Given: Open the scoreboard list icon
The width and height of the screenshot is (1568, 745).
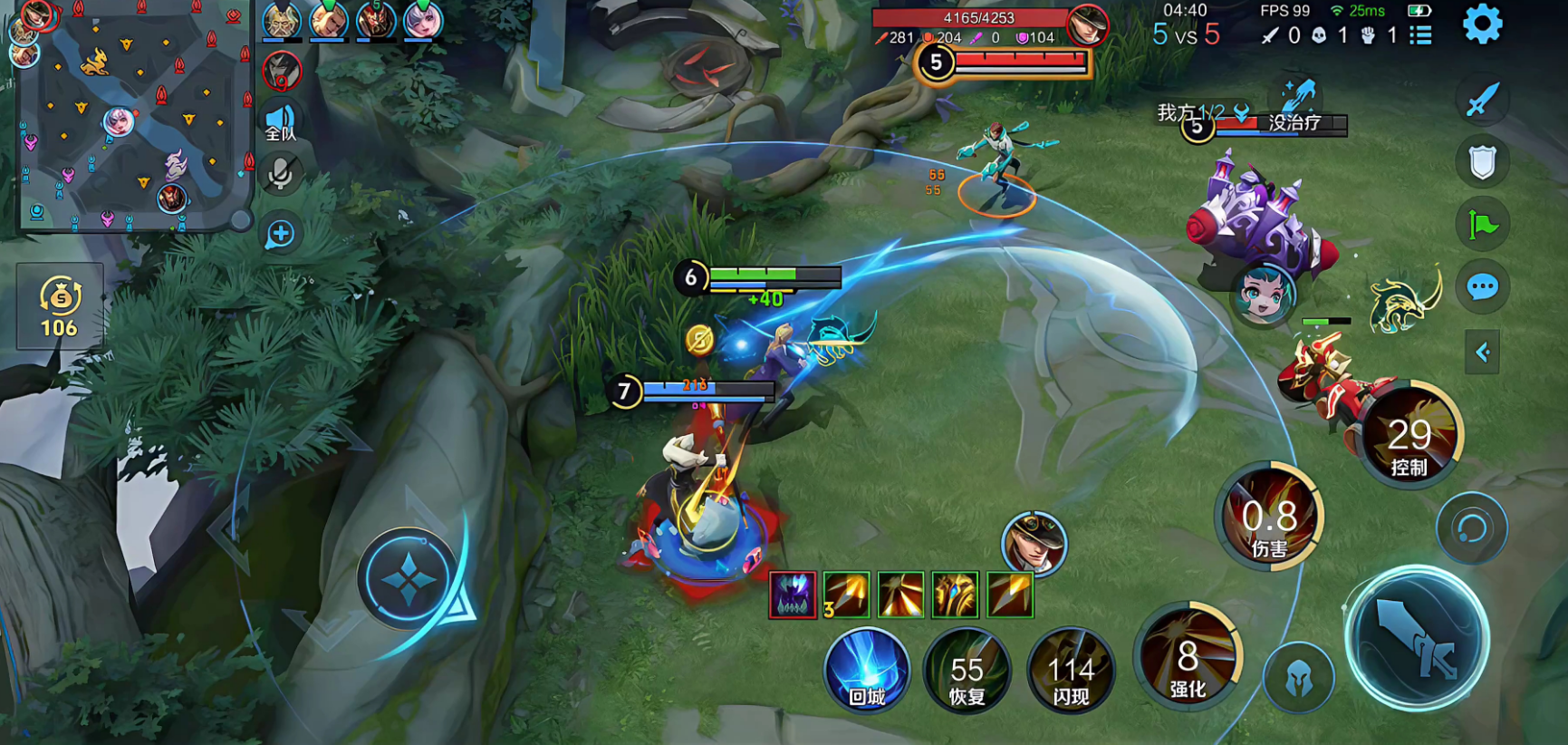Looking at the screenshot, I should coord(1420,35).
